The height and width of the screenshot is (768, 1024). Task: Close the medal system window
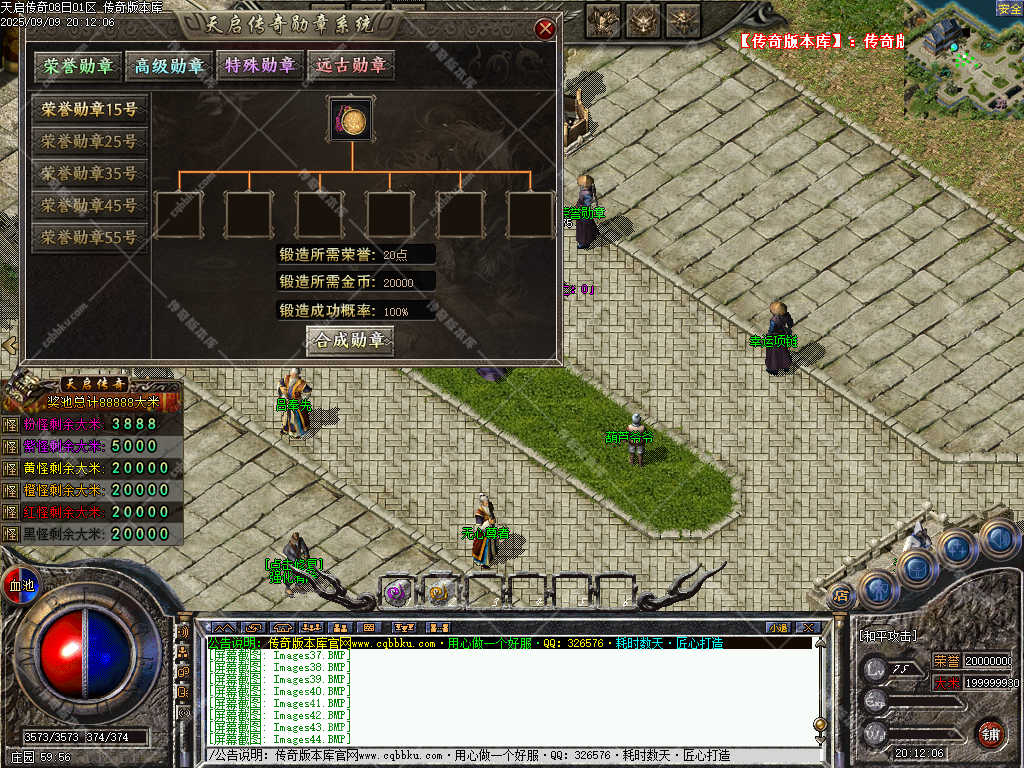[545, 29]
